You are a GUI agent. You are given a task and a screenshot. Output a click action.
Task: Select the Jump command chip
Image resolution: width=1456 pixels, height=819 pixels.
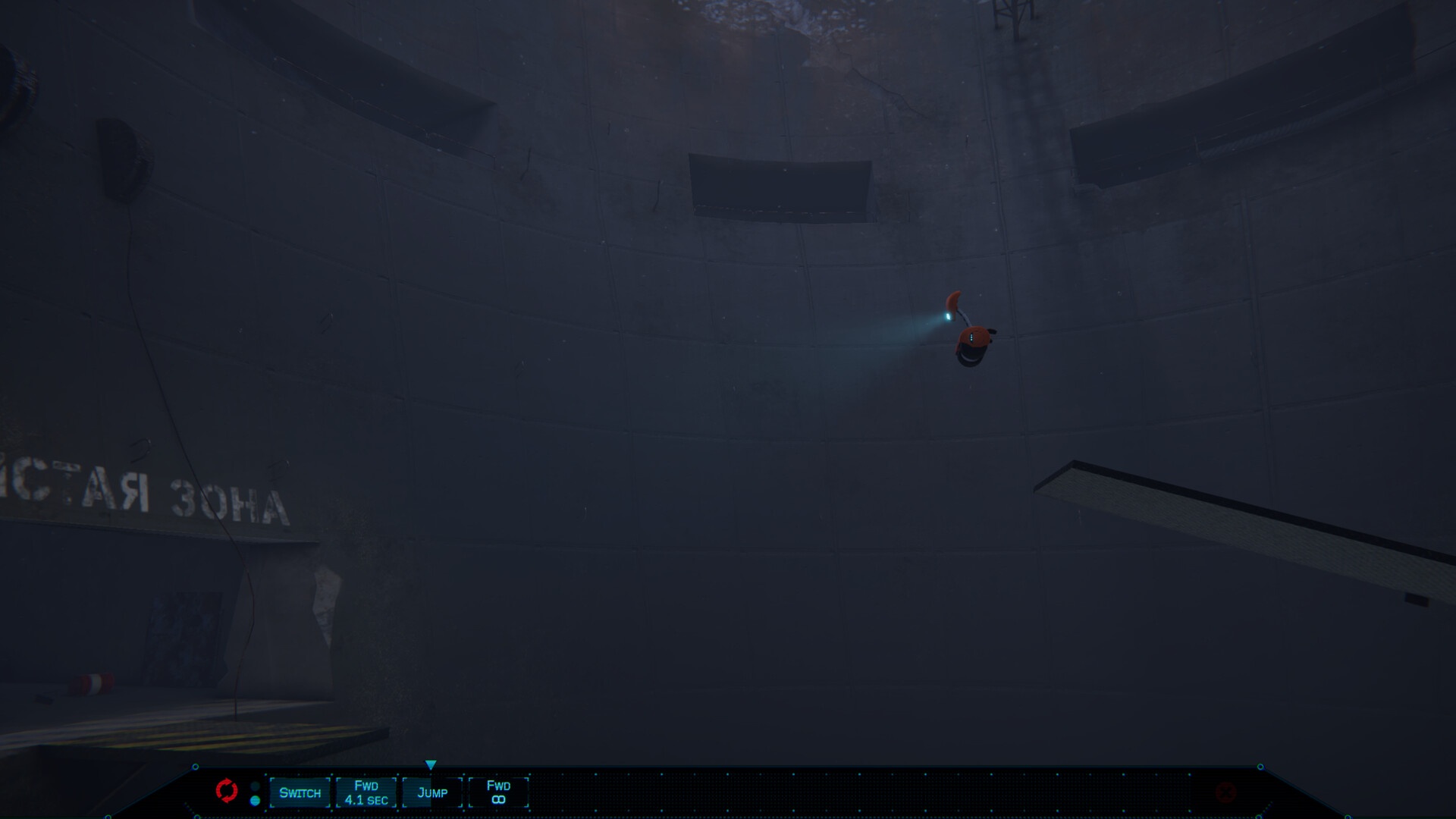coord(431,792)
